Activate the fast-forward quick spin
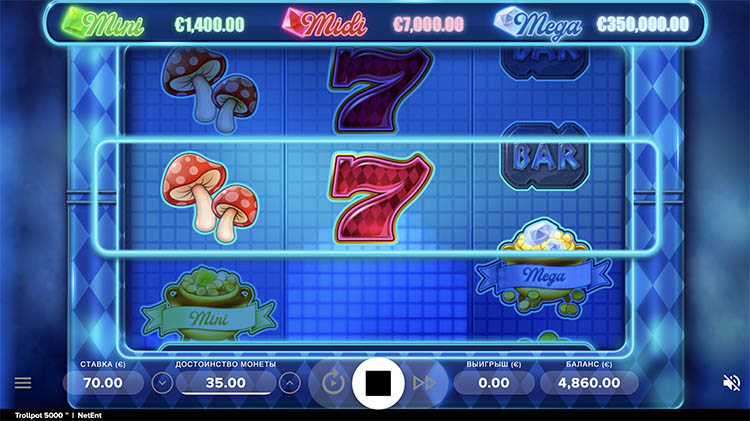Screen dimensions: 750x421 click(424, 382)
